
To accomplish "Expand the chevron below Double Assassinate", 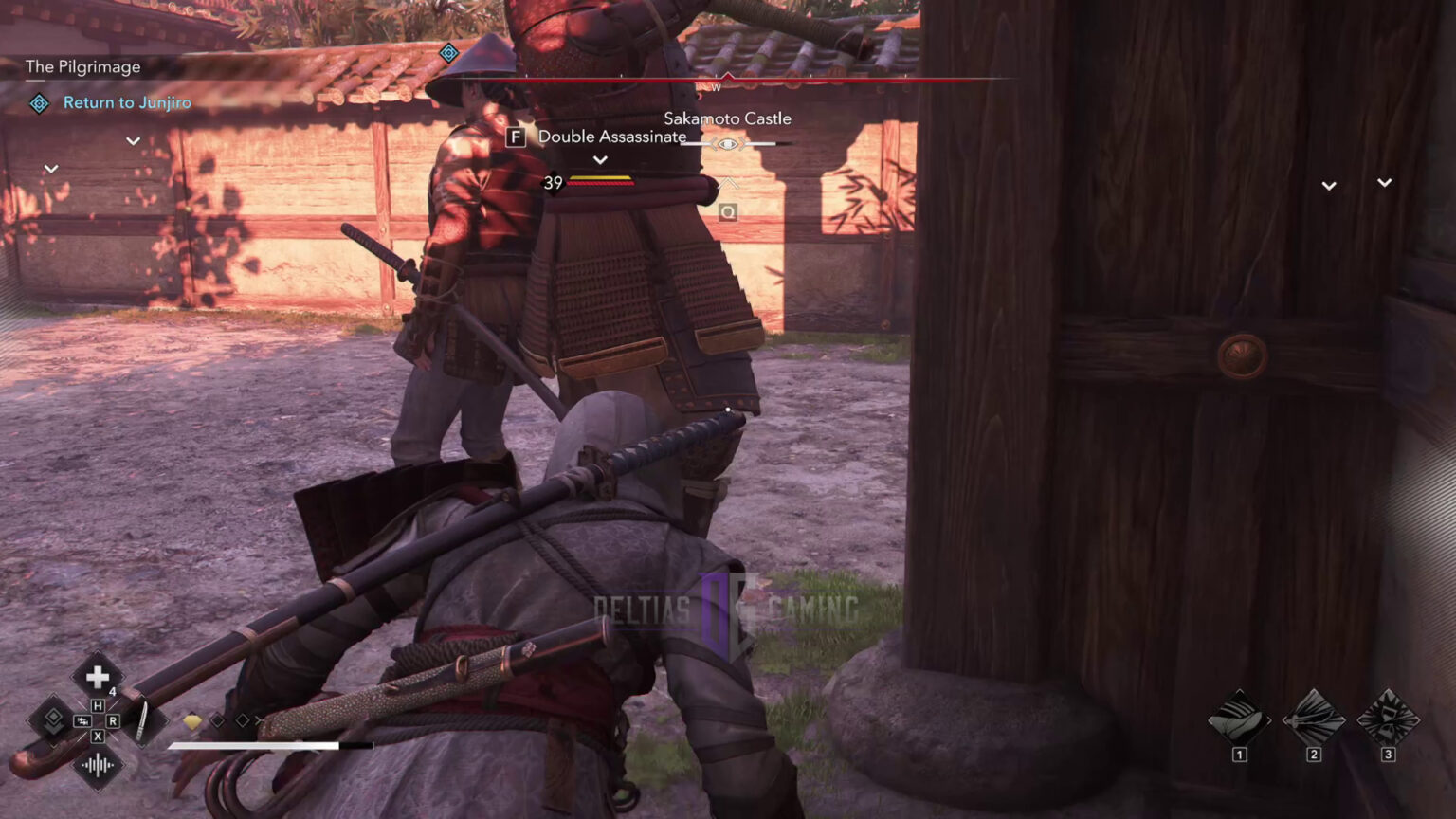I will [x=599, y=159].
